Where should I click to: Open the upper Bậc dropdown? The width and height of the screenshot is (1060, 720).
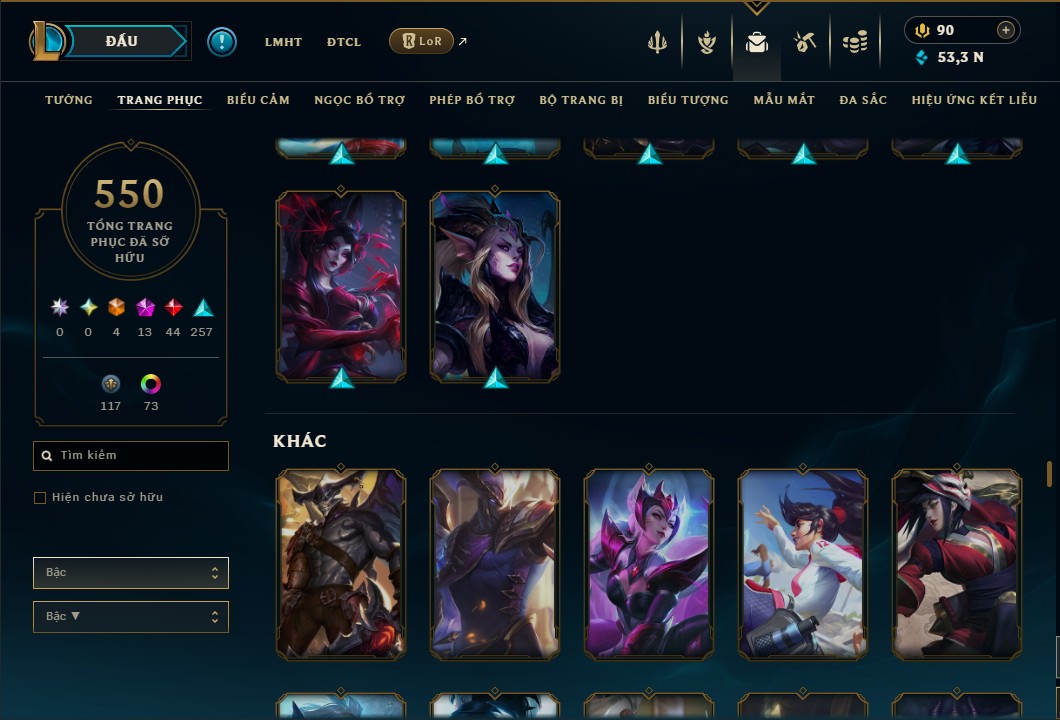[131, 573]
